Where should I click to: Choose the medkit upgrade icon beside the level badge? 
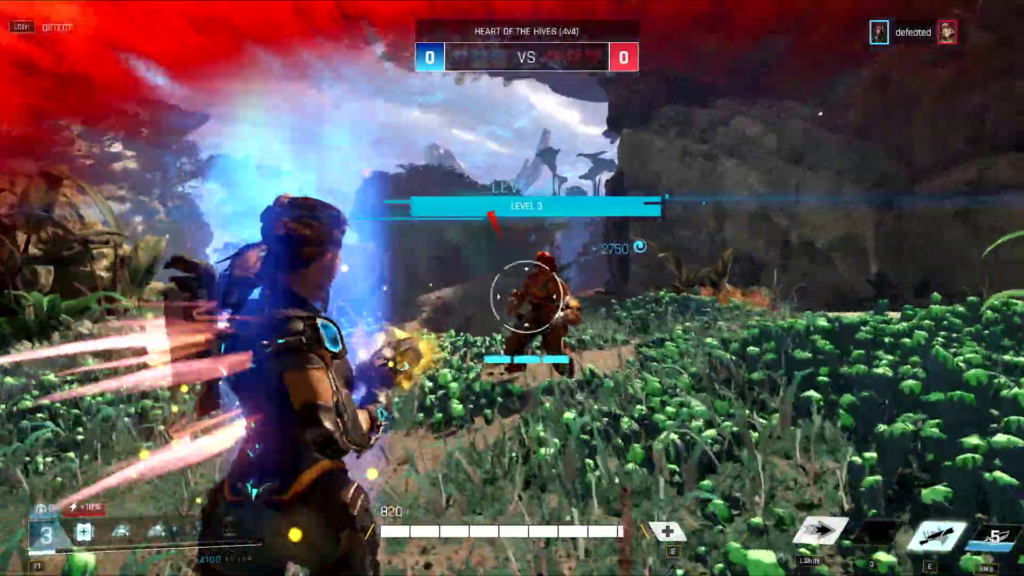click(84, 532)
